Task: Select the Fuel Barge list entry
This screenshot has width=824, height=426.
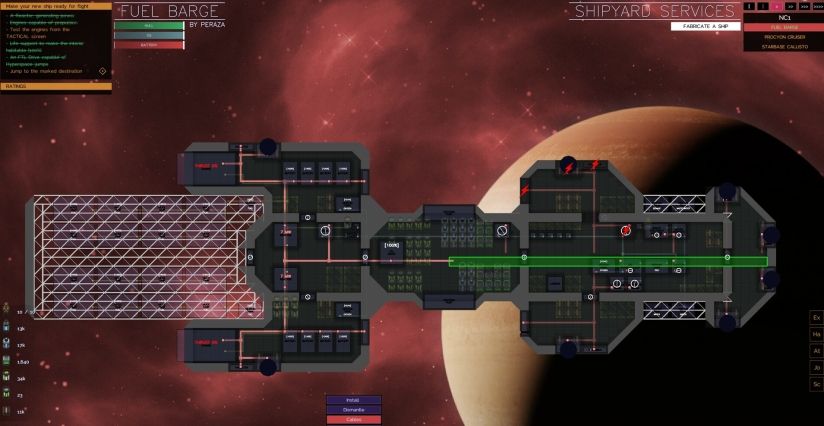Action: [780, 27]
